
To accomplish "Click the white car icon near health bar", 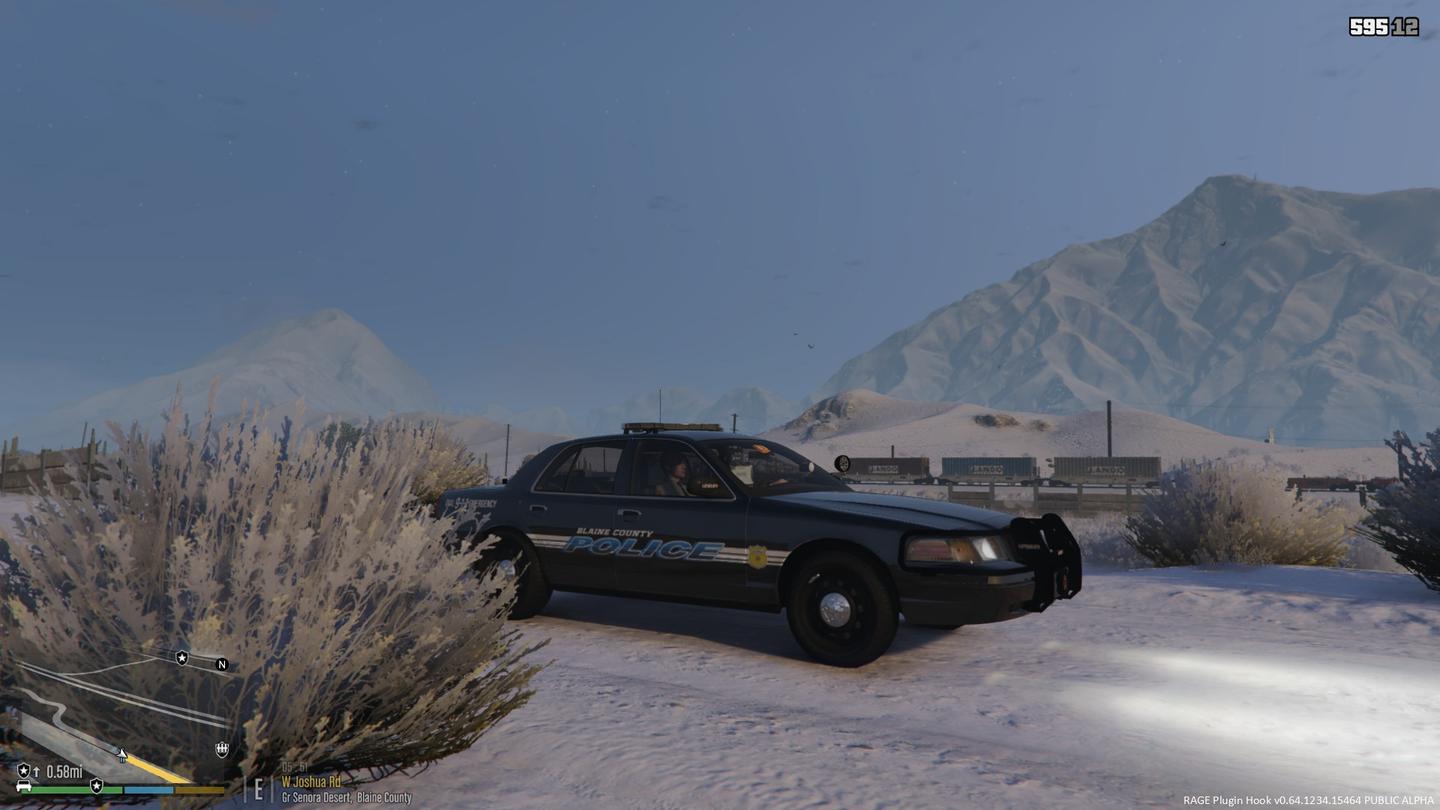I will (23, 786).
